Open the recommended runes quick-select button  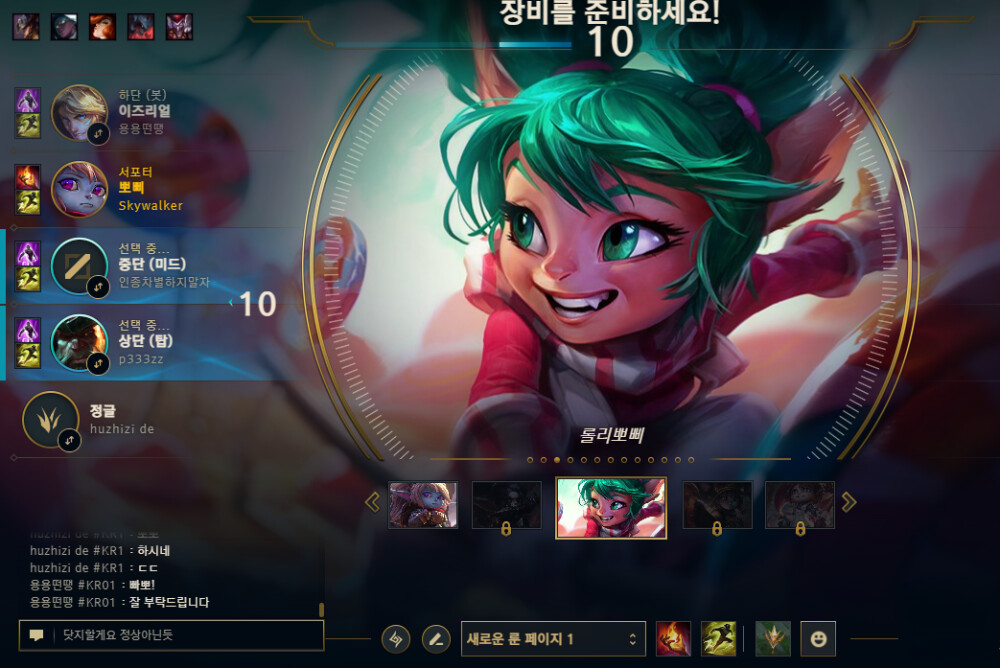point(396,638)
